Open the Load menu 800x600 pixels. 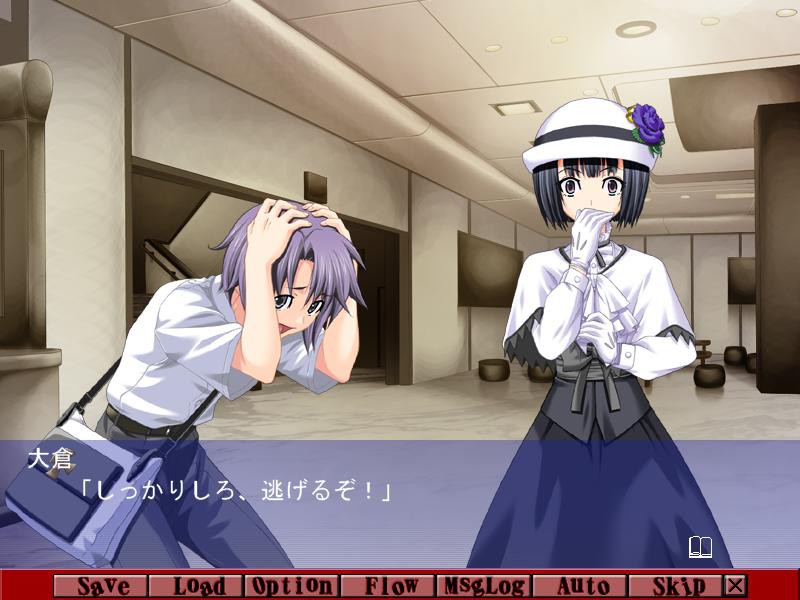(197, 586)
